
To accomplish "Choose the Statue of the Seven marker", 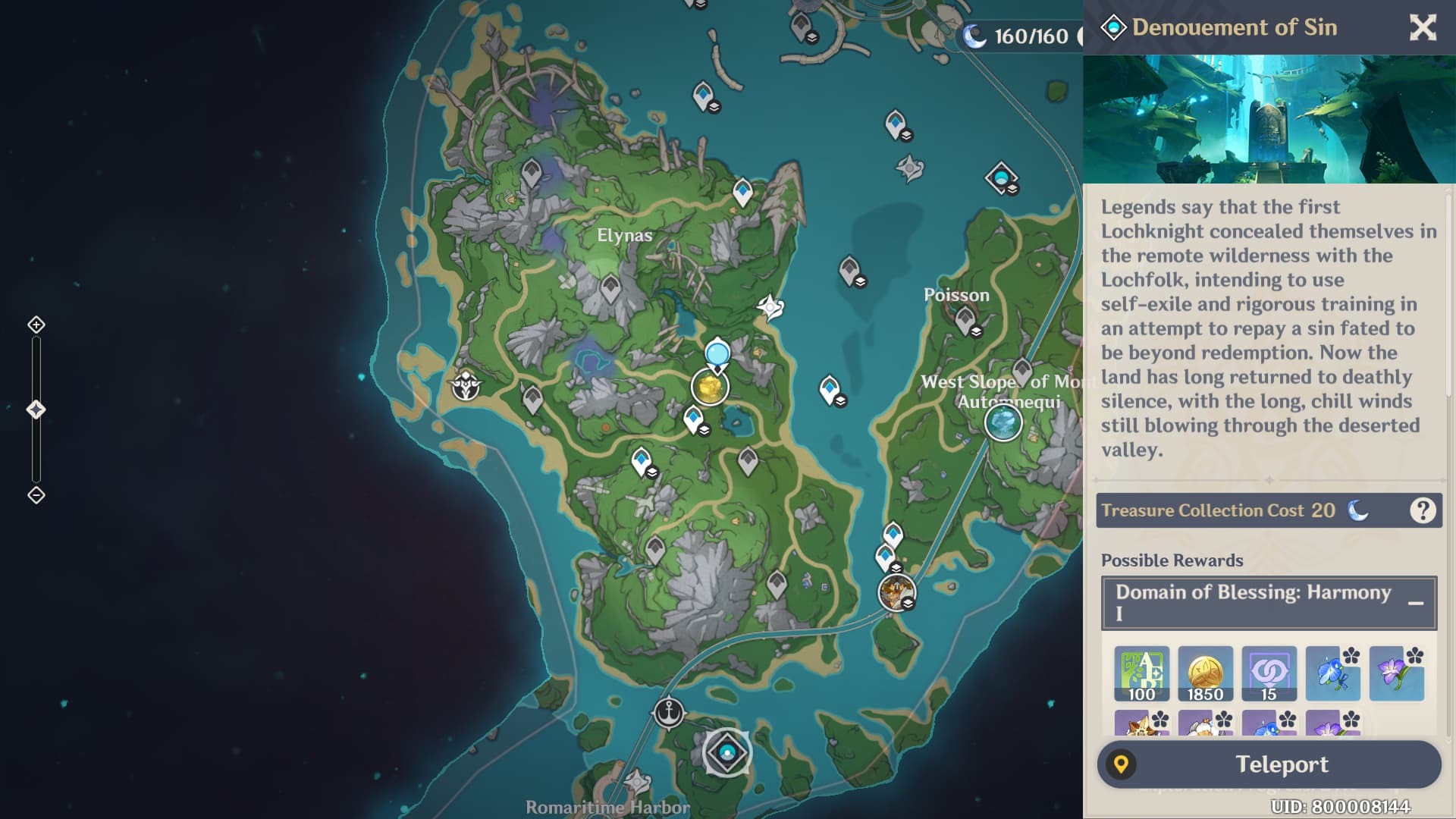I will click(x=465, y=386).
